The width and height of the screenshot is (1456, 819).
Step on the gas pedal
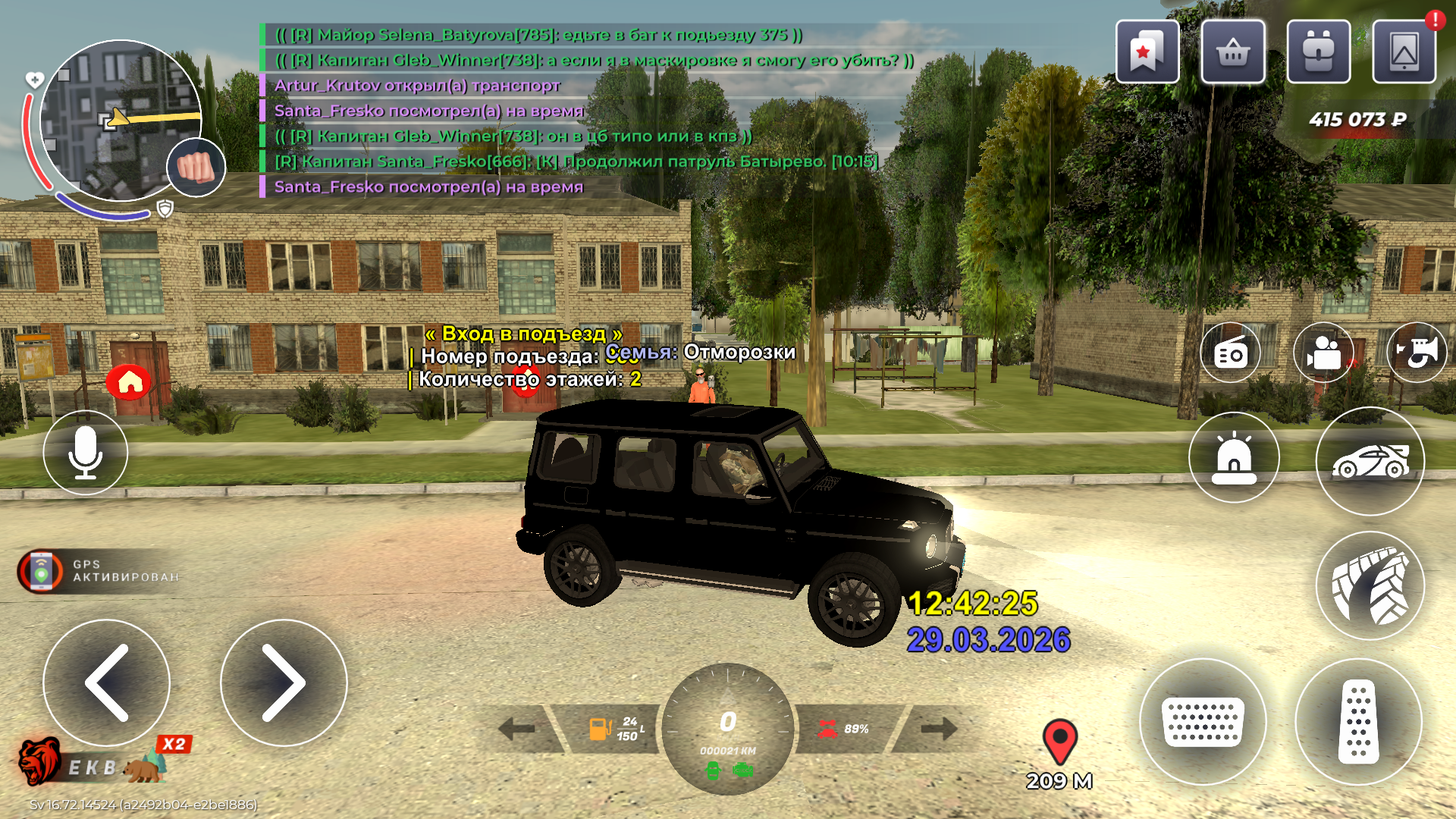(x=1358, y=721)
